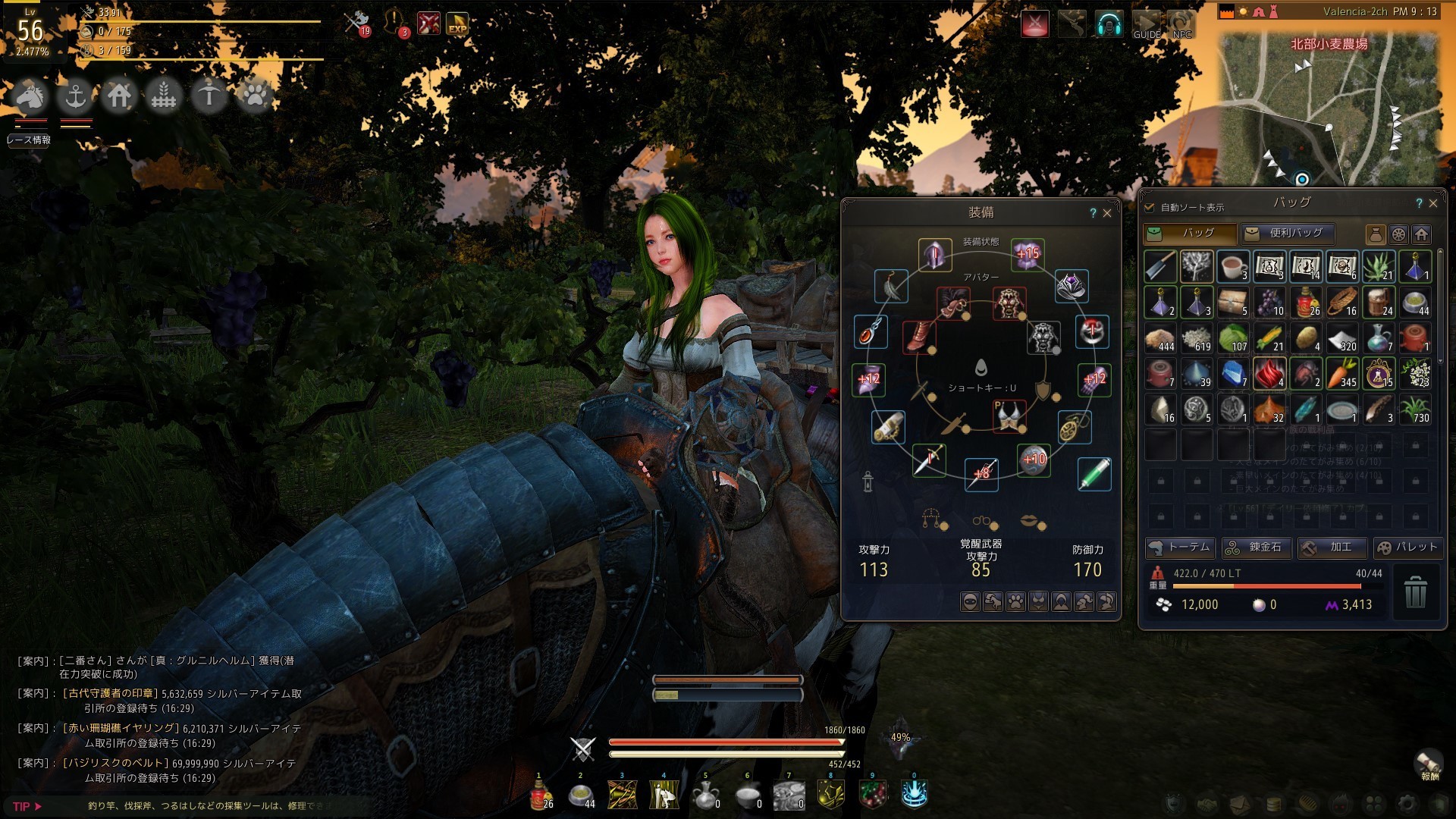Open the horse mount icon
This screenshot has width=1456, height=819.
tap(30, 96)
